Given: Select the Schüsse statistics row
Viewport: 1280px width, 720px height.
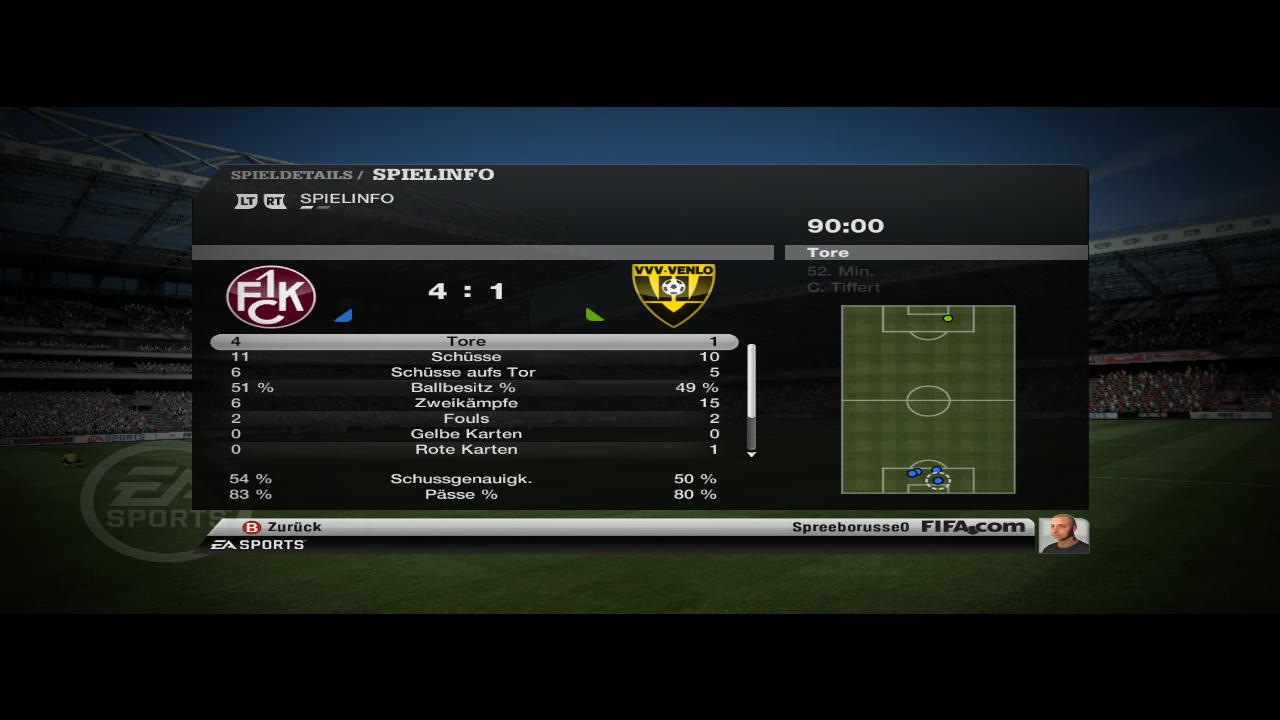Looking at the screenshot, I should click(x=466, y=357).
